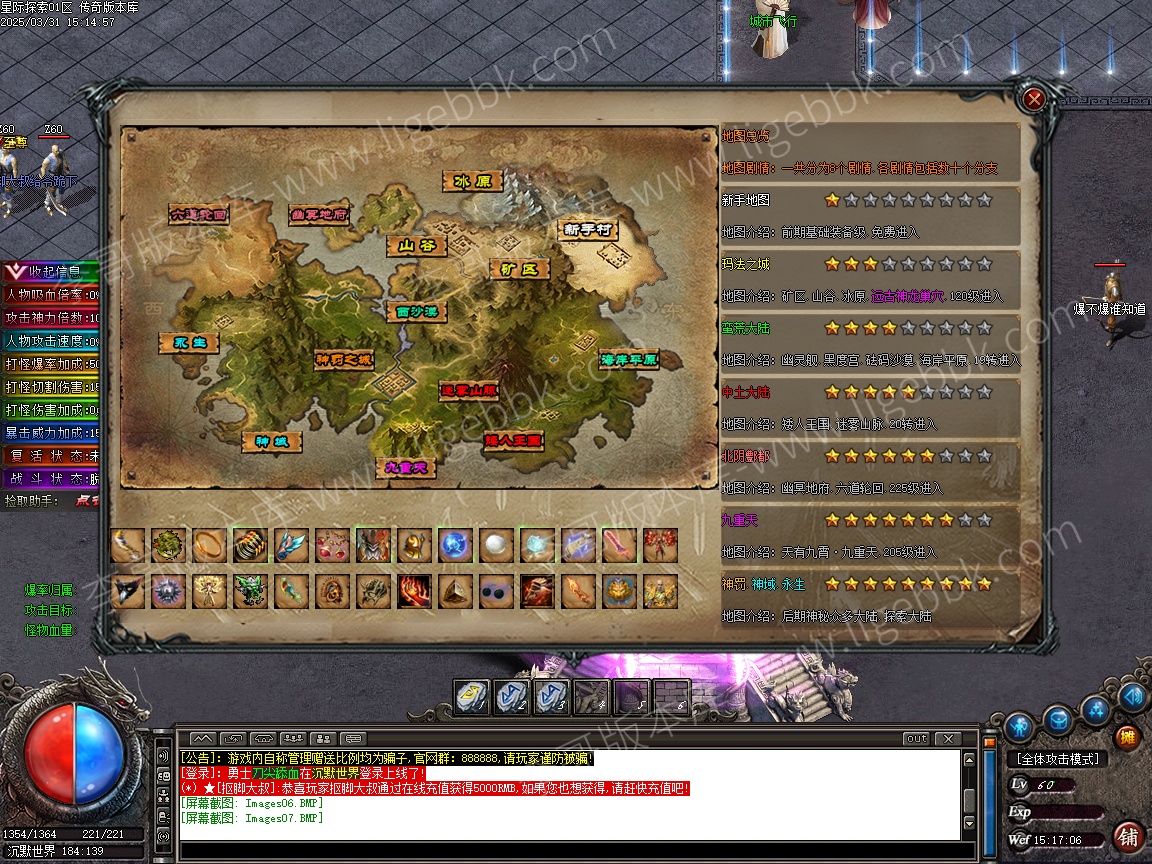Open the bag chest round button
This screenshot has height=864, width=1152.
pyautogui.click(x=1058, y=719)
